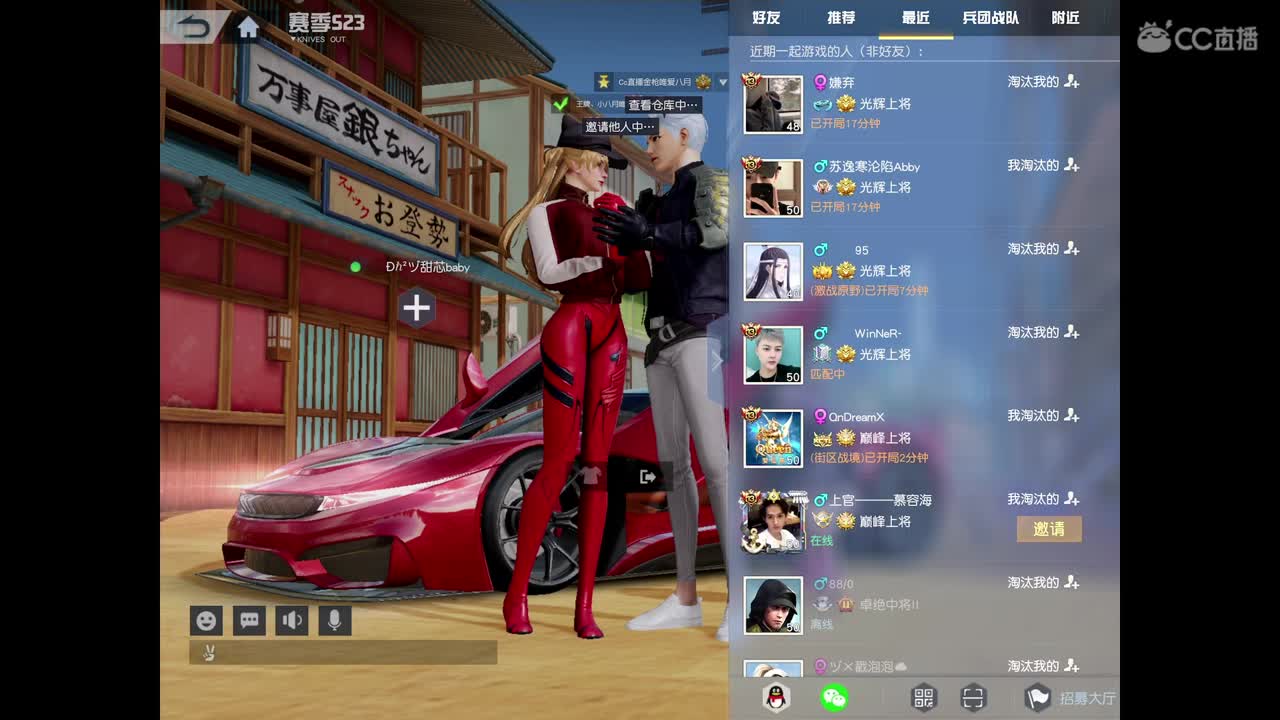Add friend icon next to 嫌弃
This screenshot has width=1280, height=720.
click(x=1071, y=82)
